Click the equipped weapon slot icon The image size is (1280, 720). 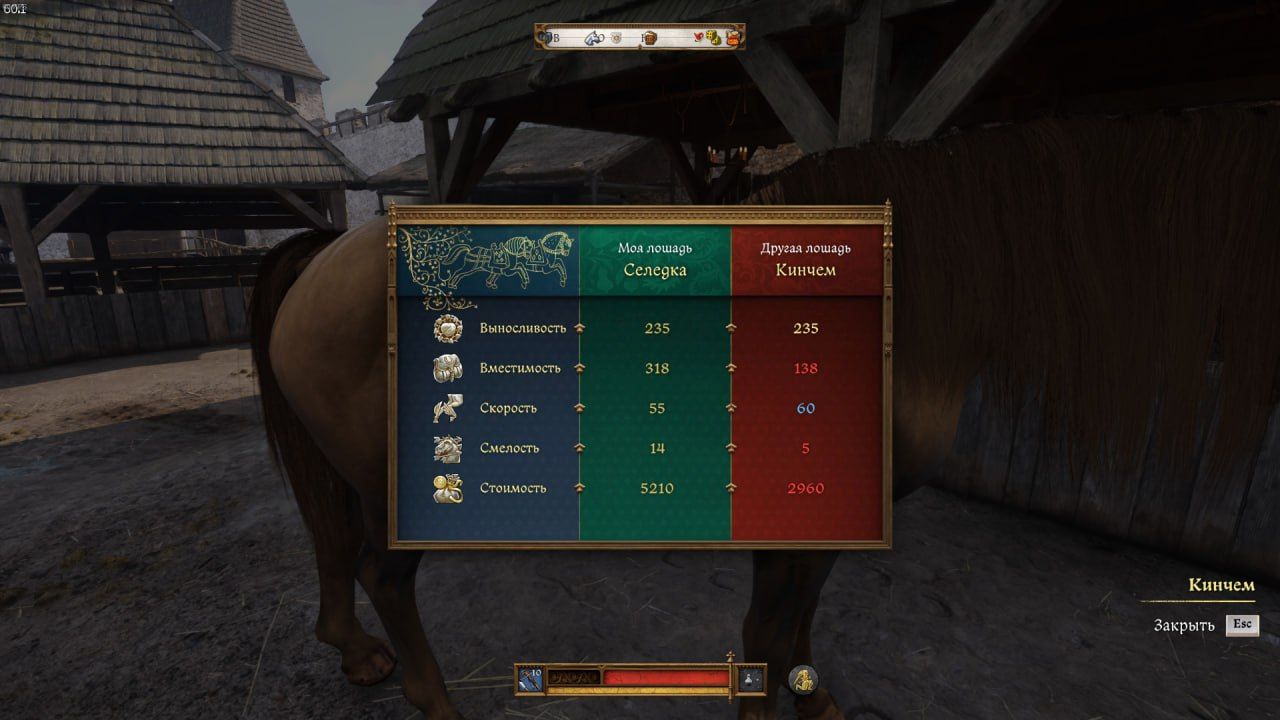tap(529, 679)
